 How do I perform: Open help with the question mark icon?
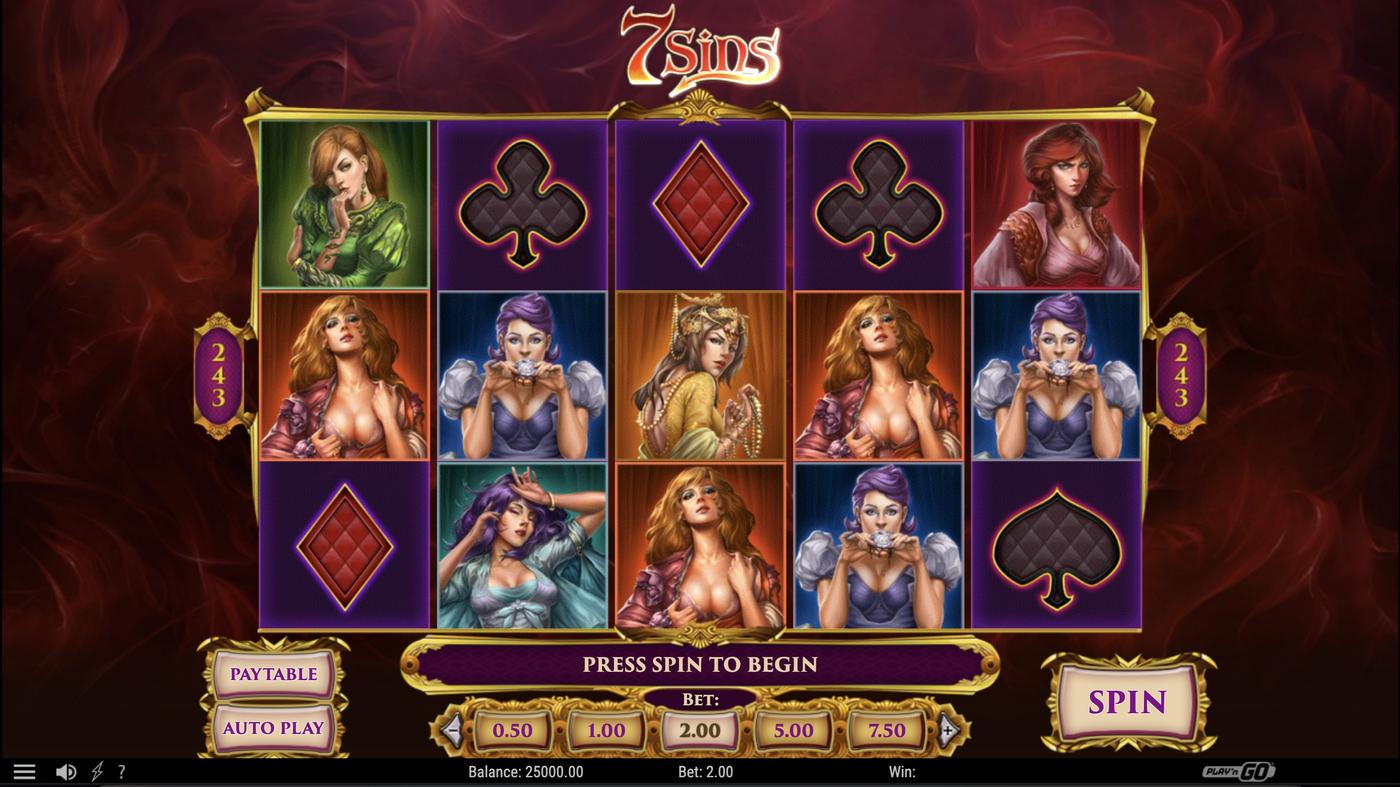pos(124,770)
